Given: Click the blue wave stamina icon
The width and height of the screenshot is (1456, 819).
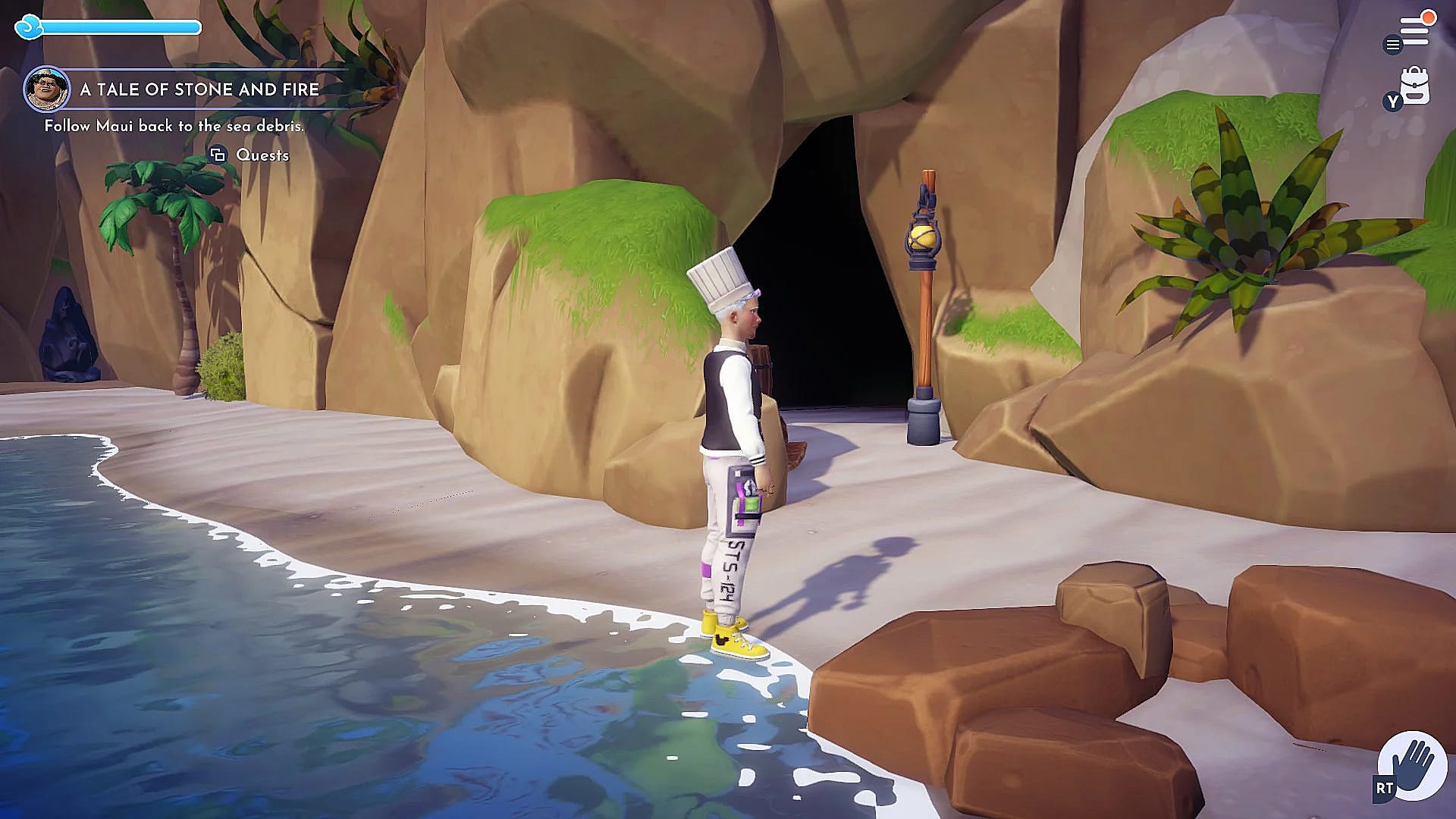Looking at the screenshot, I should (x=29, y=27).
